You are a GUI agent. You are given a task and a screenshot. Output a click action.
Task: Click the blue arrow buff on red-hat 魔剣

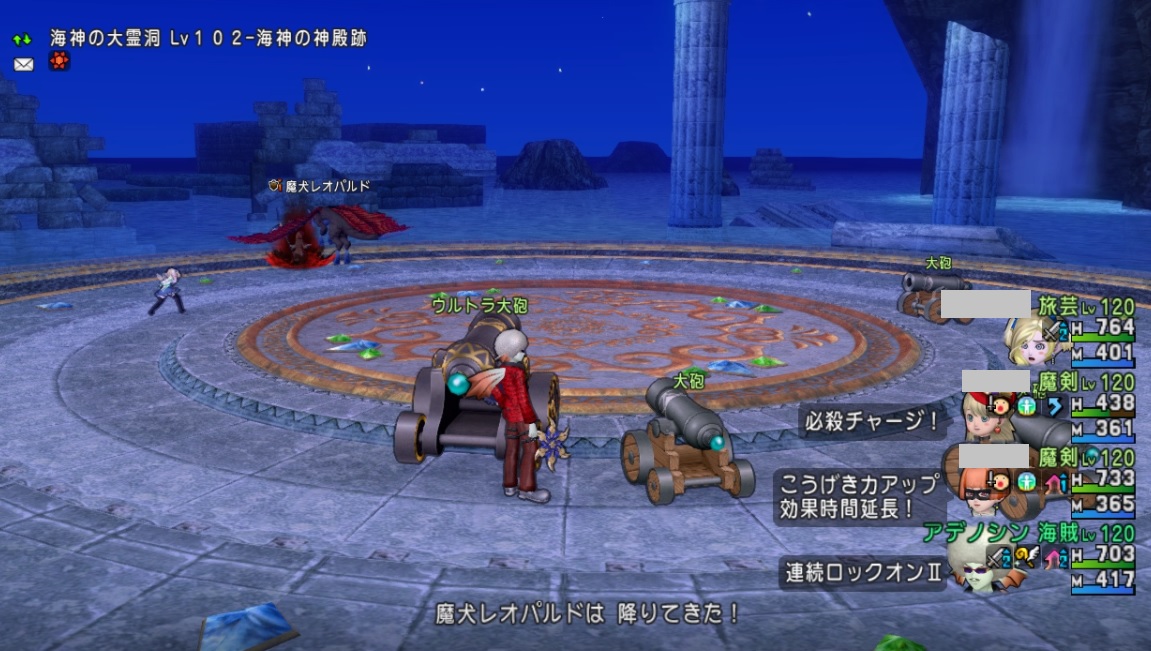point(1054,406)
